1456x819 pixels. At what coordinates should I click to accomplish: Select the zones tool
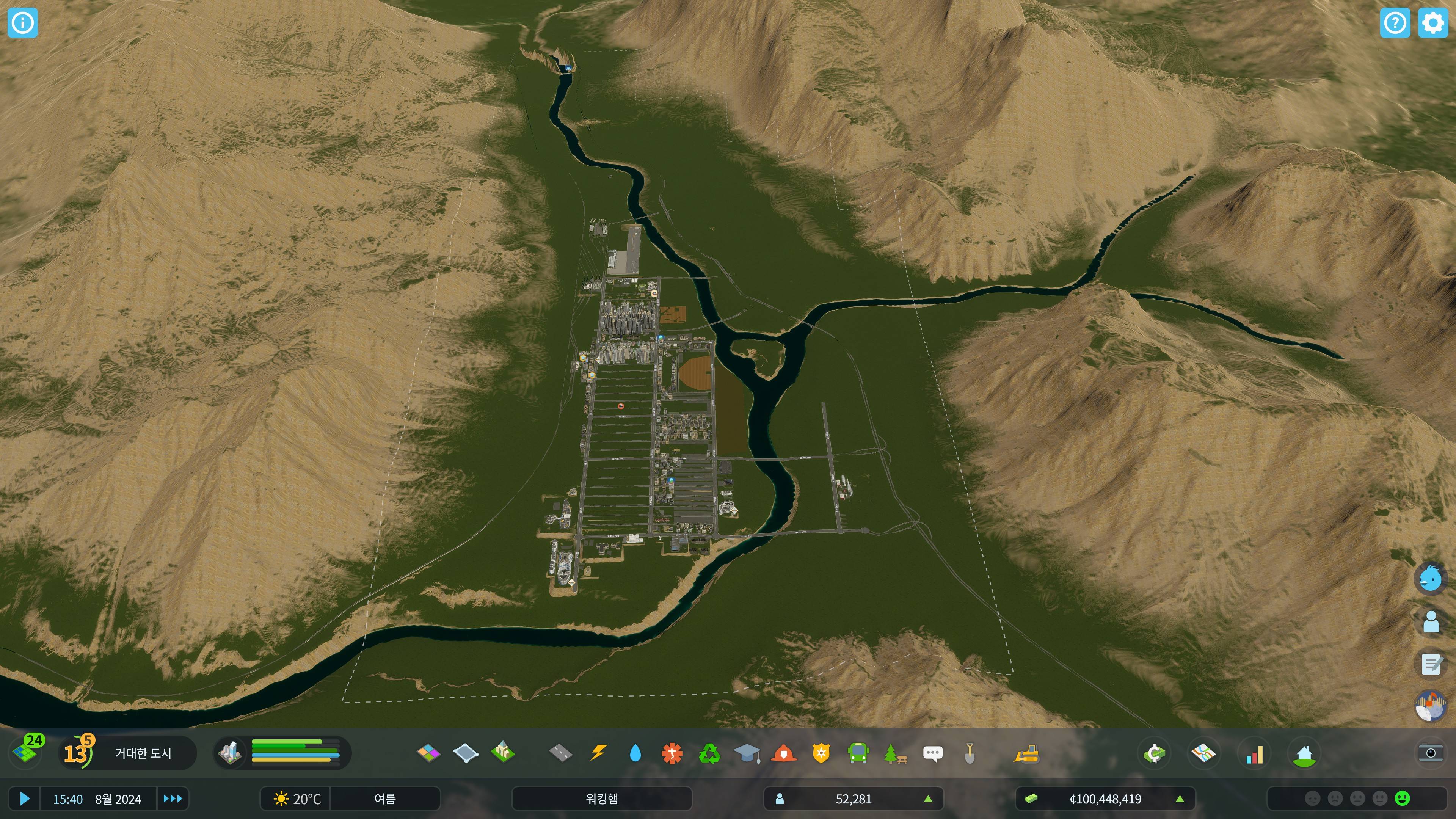click(428, 753)
